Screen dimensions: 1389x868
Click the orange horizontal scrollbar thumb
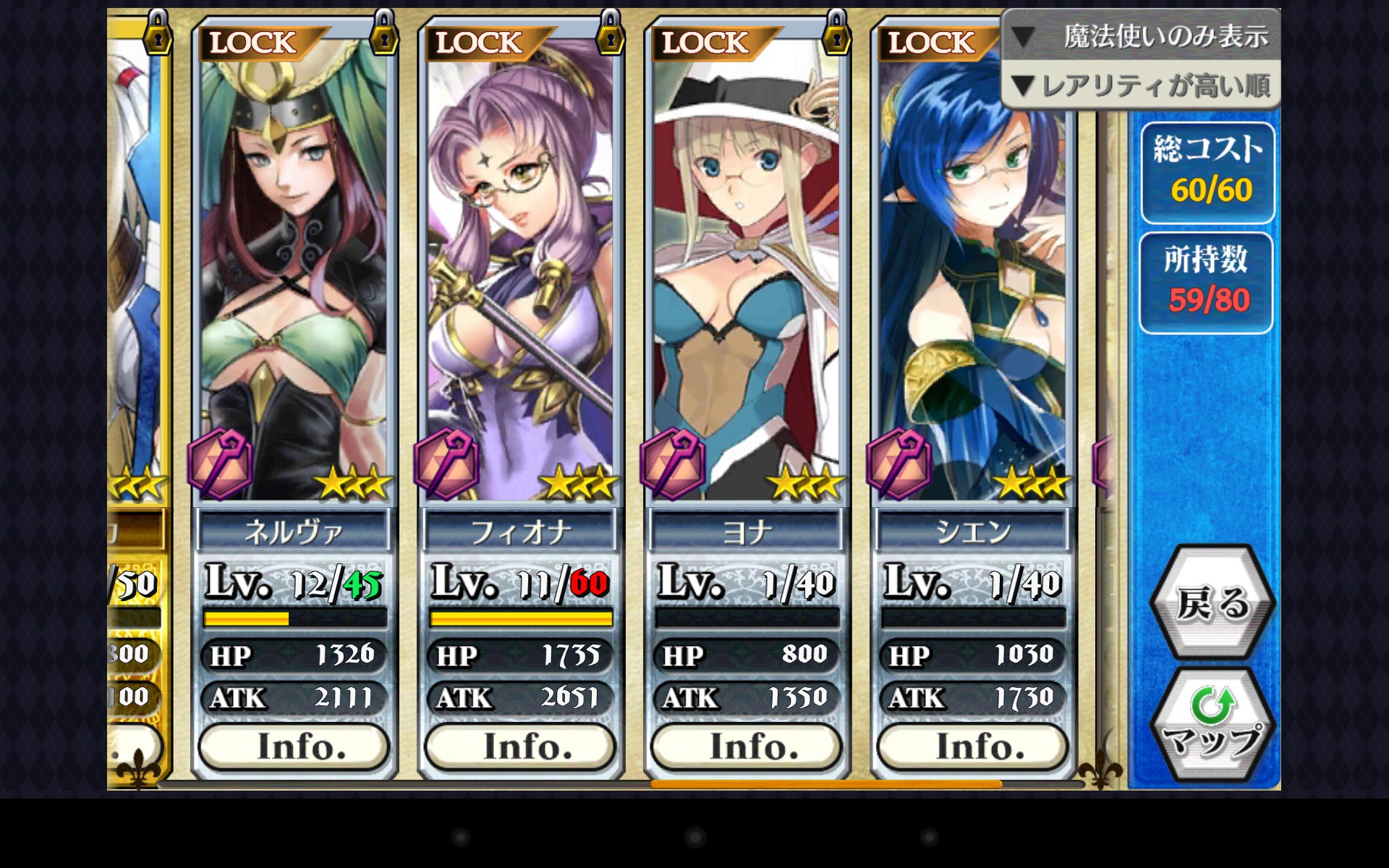click(x=825, y=784)
